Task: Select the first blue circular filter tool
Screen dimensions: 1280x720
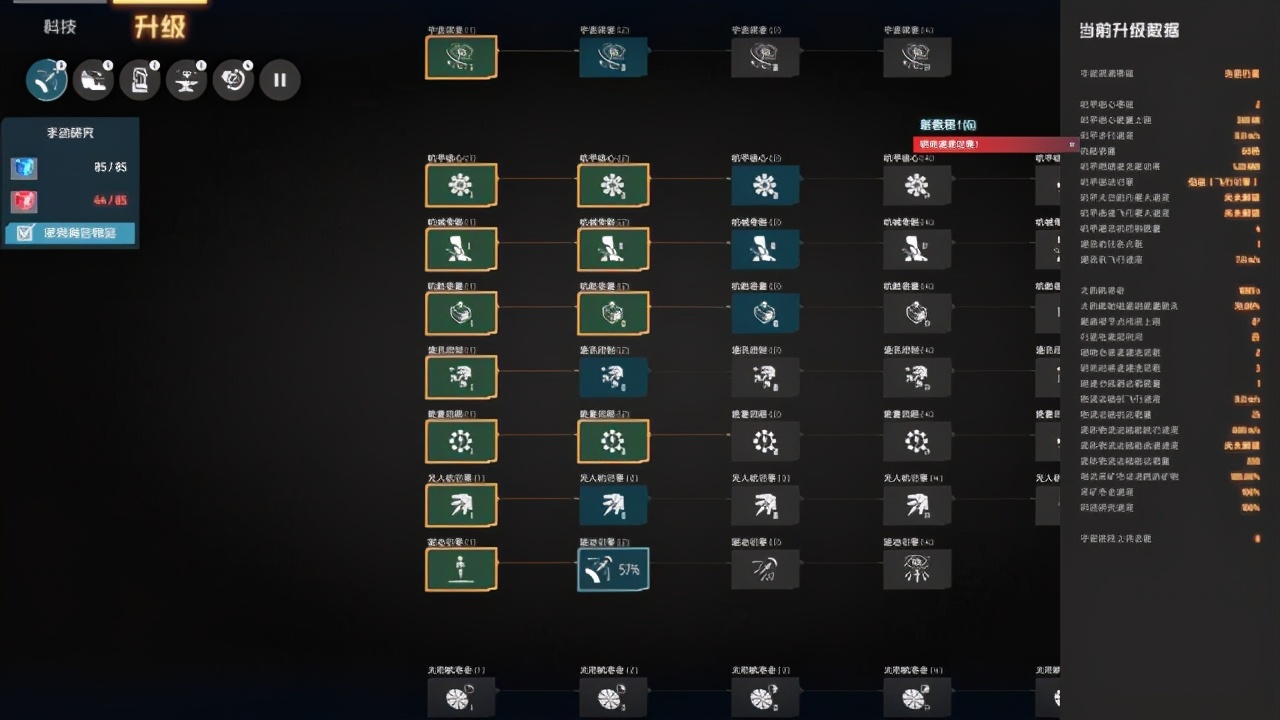Action: (x=46, y=79)
